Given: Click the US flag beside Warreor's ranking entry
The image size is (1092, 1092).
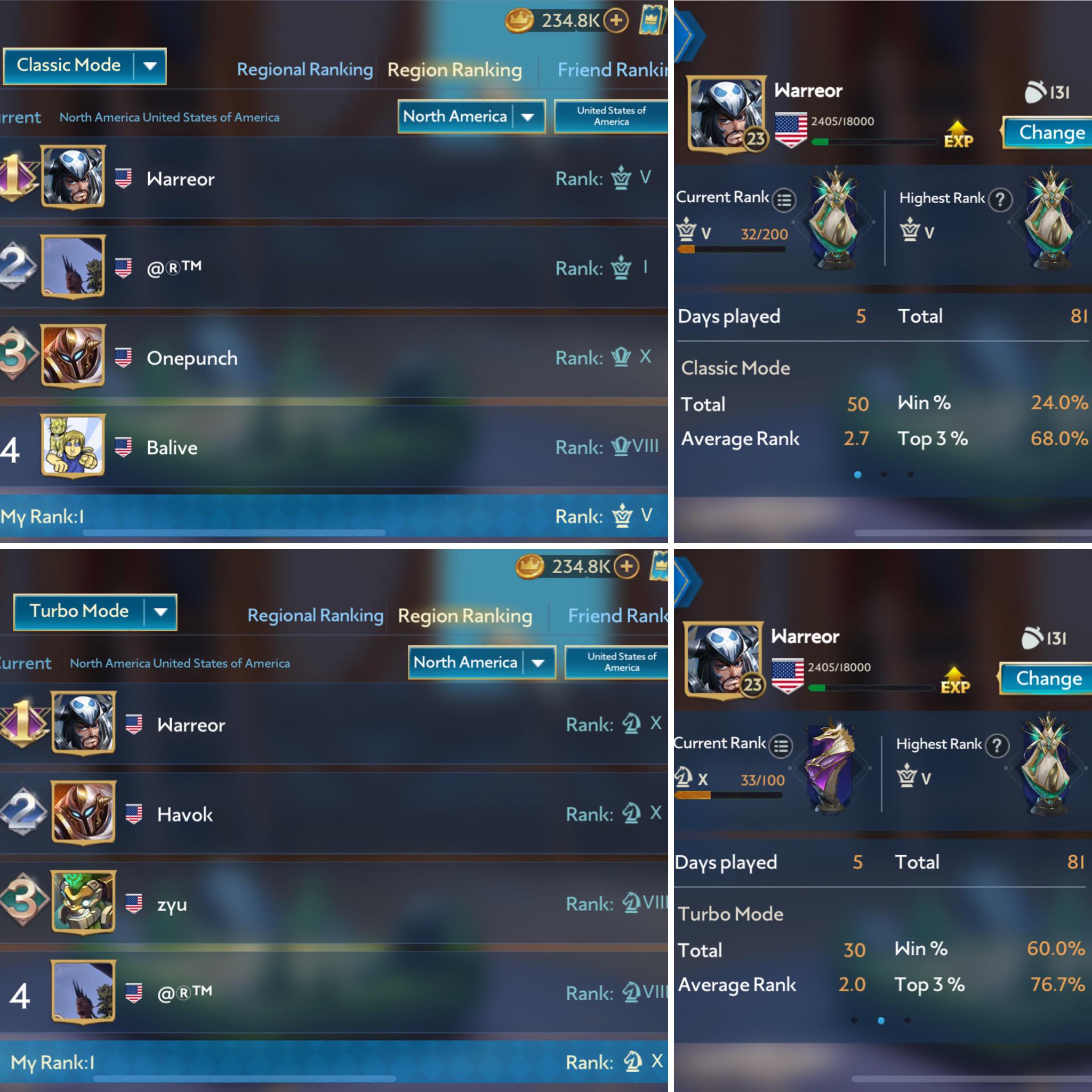Looking at the screenshot, I should coord(123,179).
